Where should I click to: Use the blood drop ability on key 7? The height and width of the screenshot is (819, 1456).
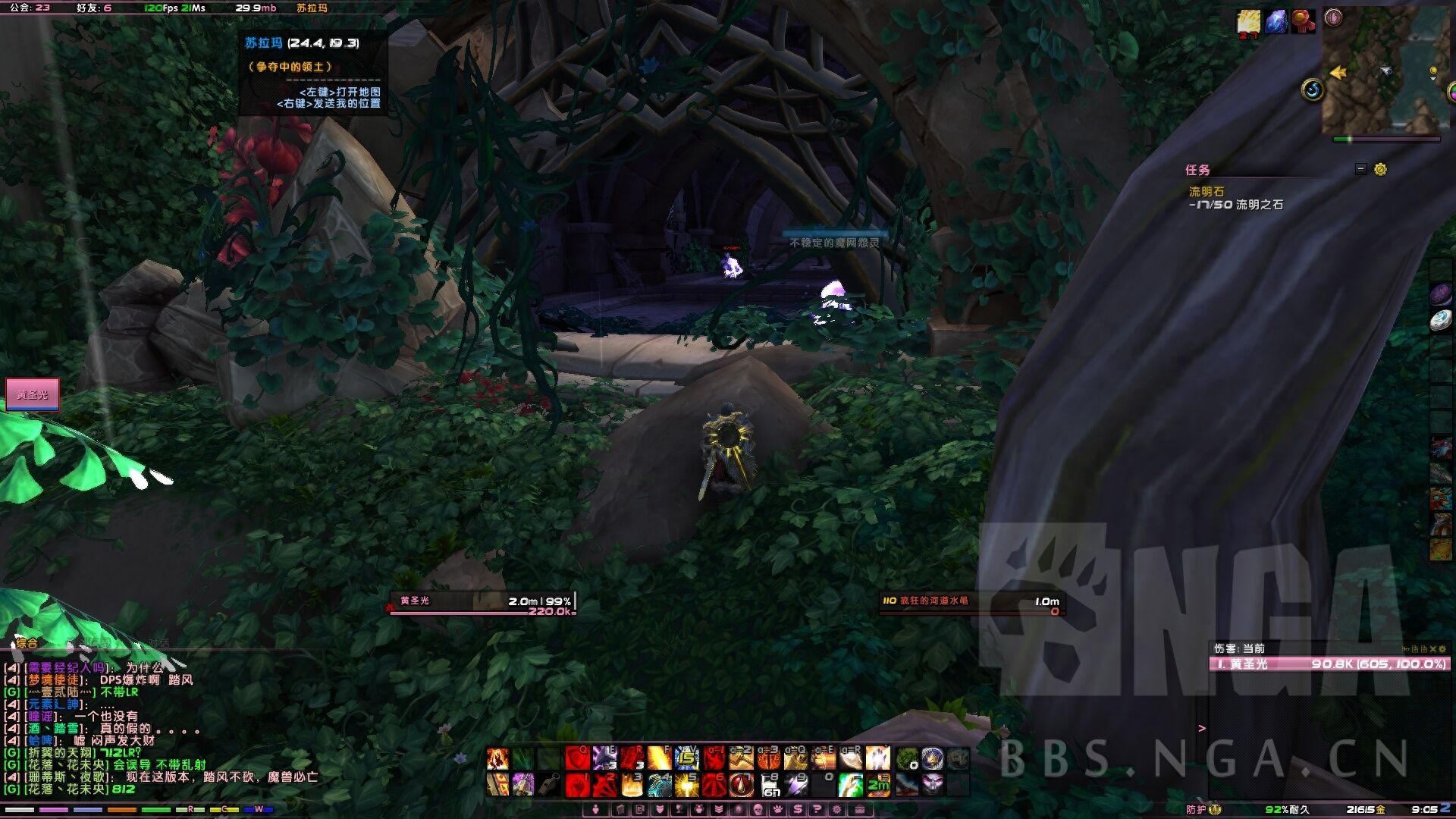coord(742,785)
